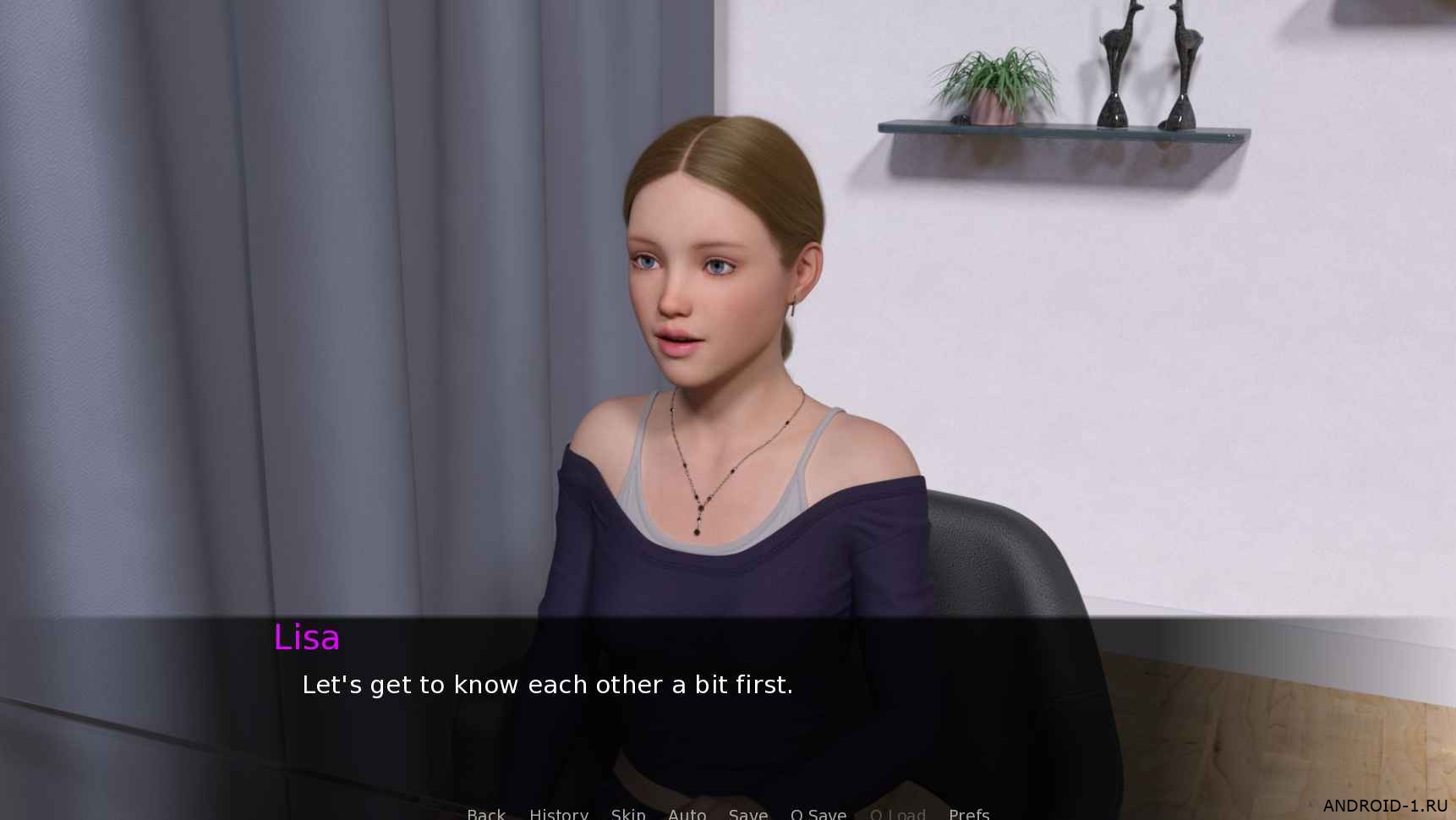Open the dialogue History log
This screenshot has width=1456, height=820.
tap(559, 813)
